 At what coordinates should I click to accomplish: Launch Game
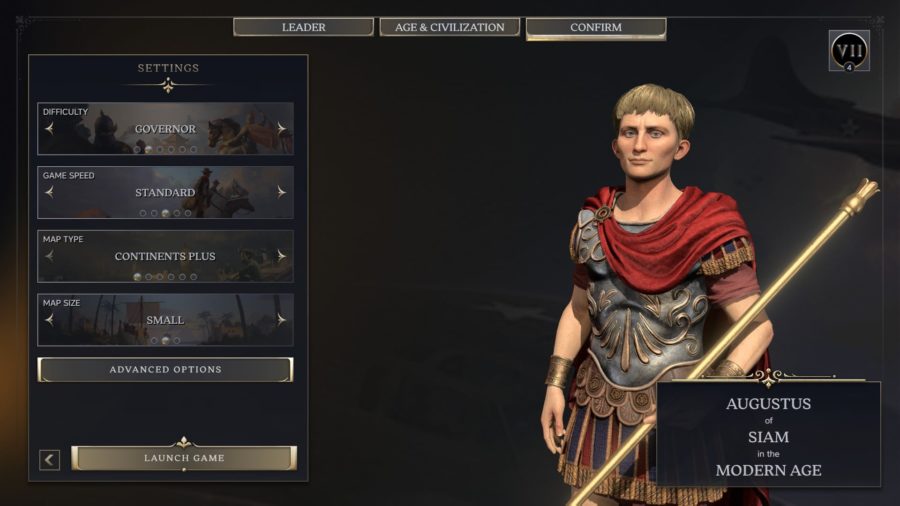point(184,458)
